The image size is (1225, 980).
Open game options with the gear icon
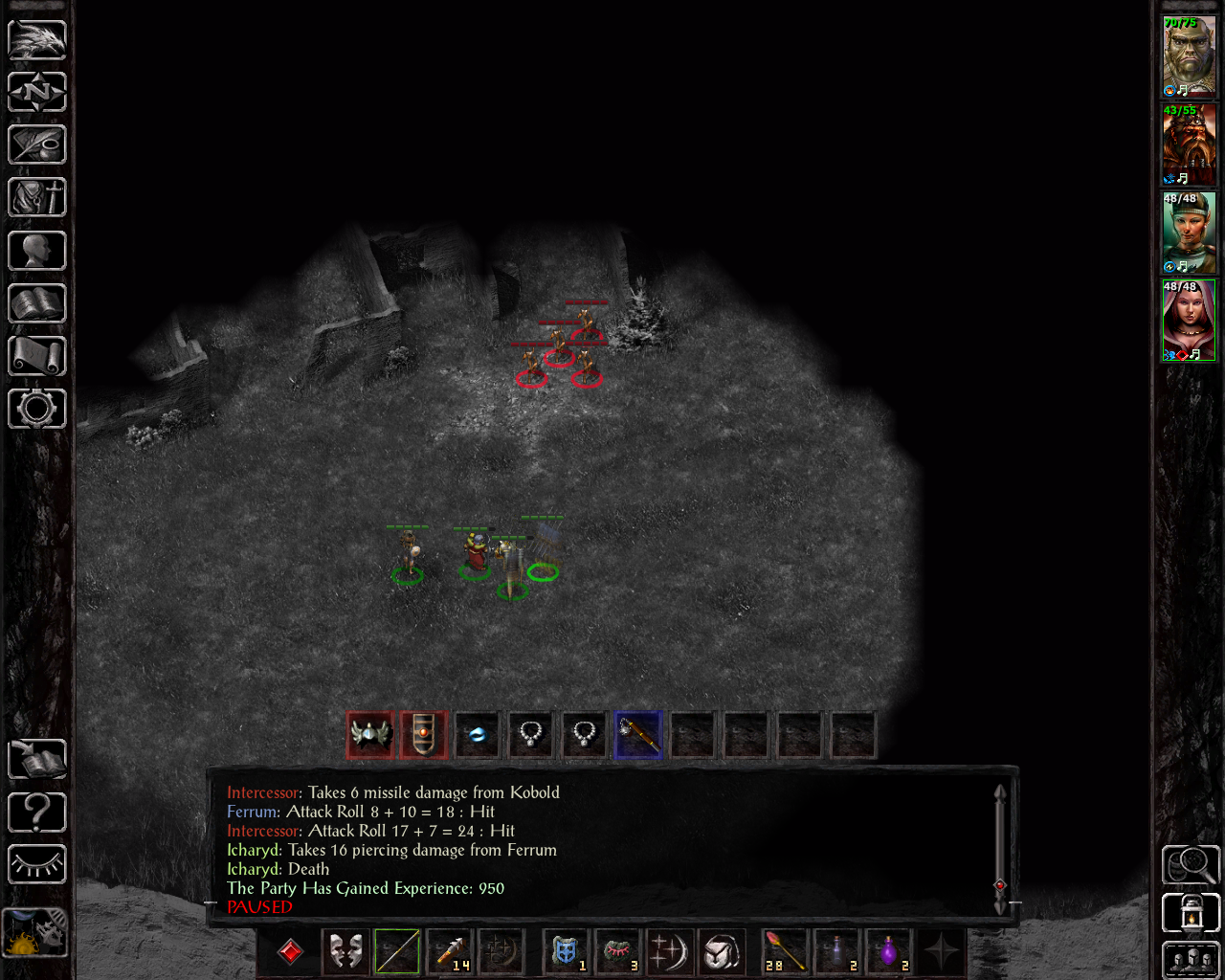36,409
